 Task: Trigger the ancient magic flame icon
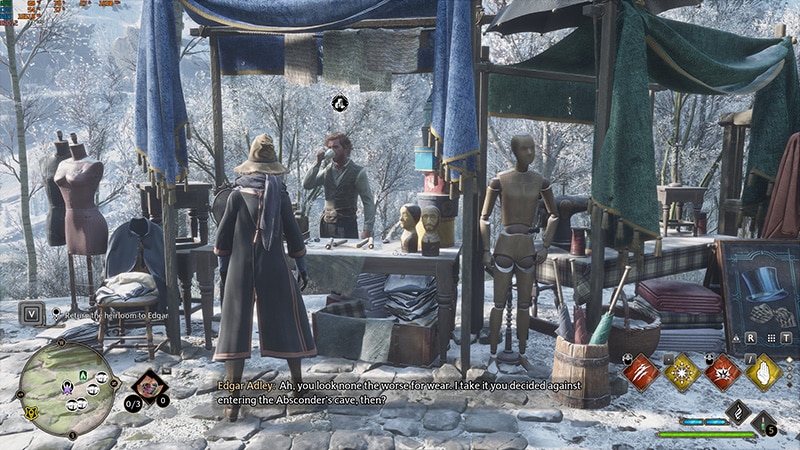click(739, 413)
